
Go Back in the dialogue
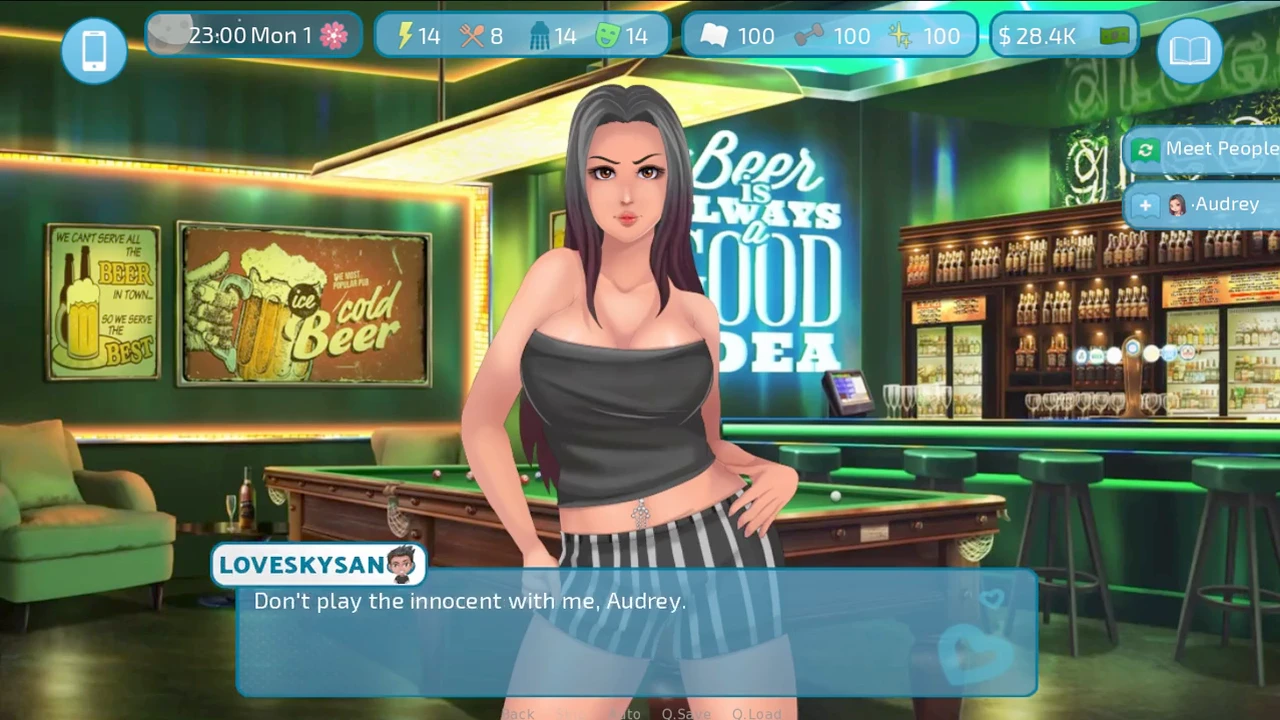[518, 713]
